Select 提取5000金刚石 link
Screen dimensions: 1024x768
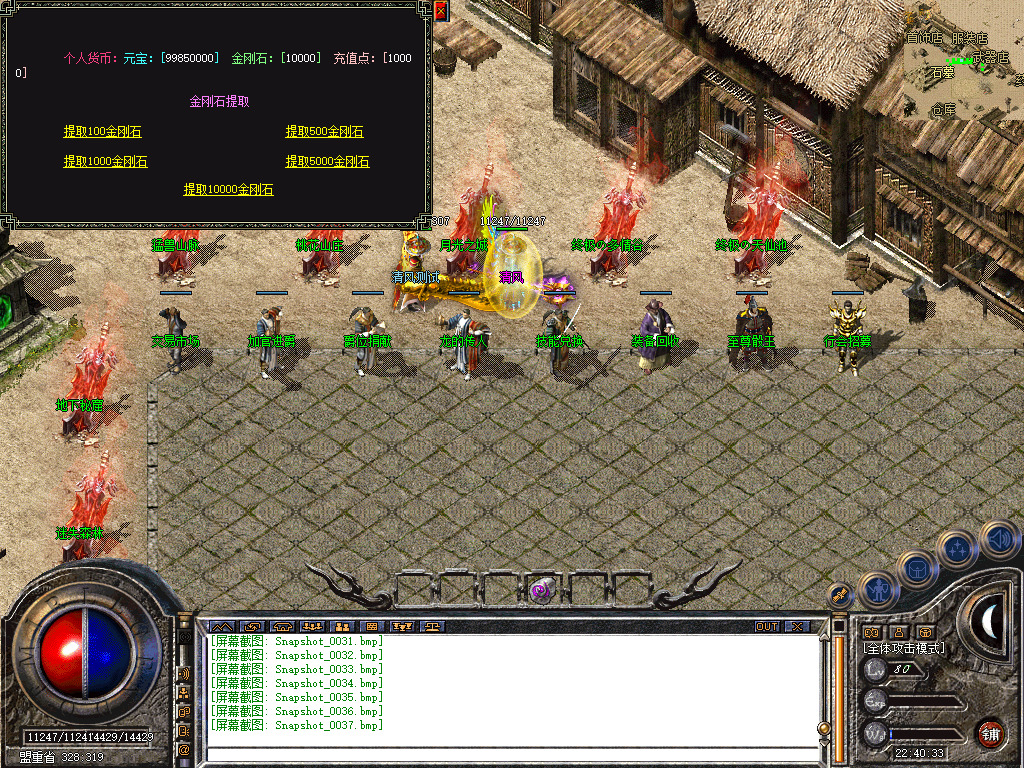tap(327, 162)
